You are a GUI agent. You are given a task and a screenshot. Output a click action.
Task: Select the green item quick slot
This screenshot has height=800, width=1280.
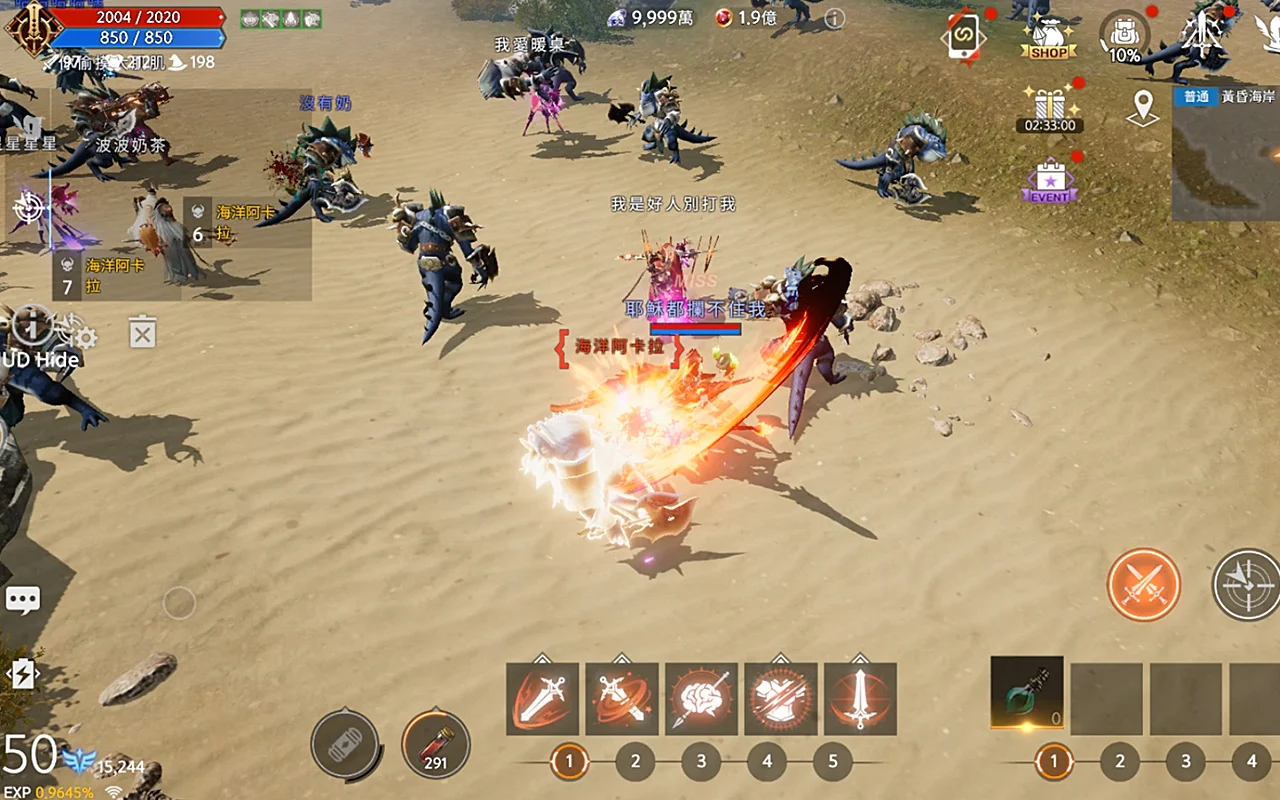[x=1027, y=693]
